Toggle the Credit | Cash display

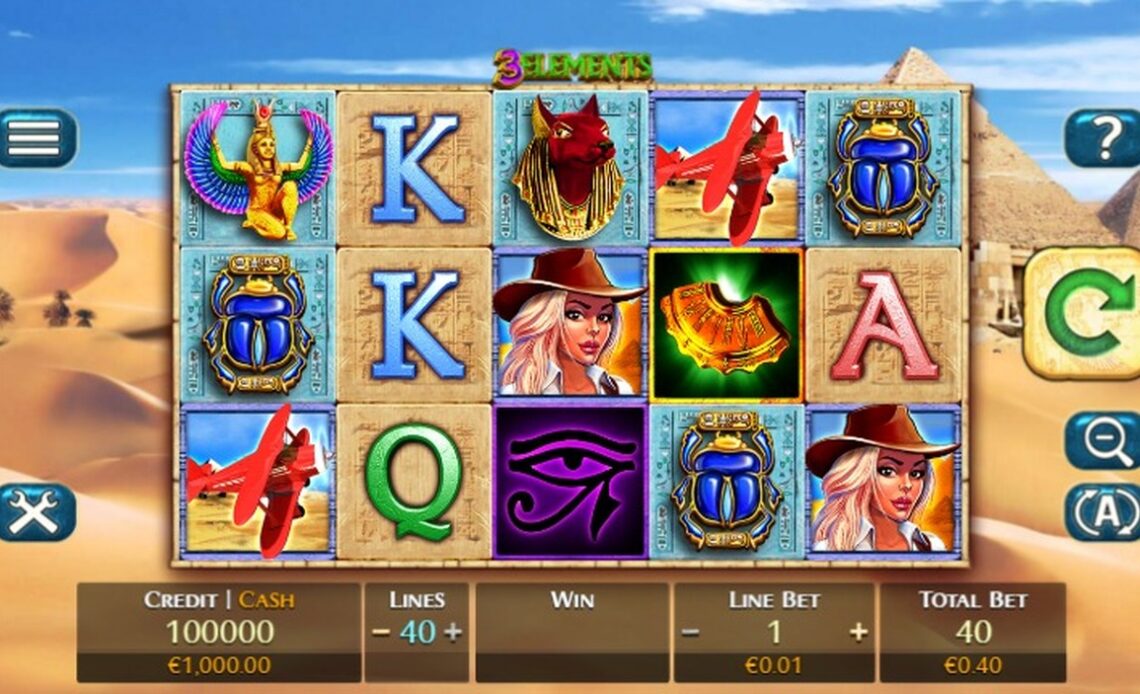click(219, 600)
